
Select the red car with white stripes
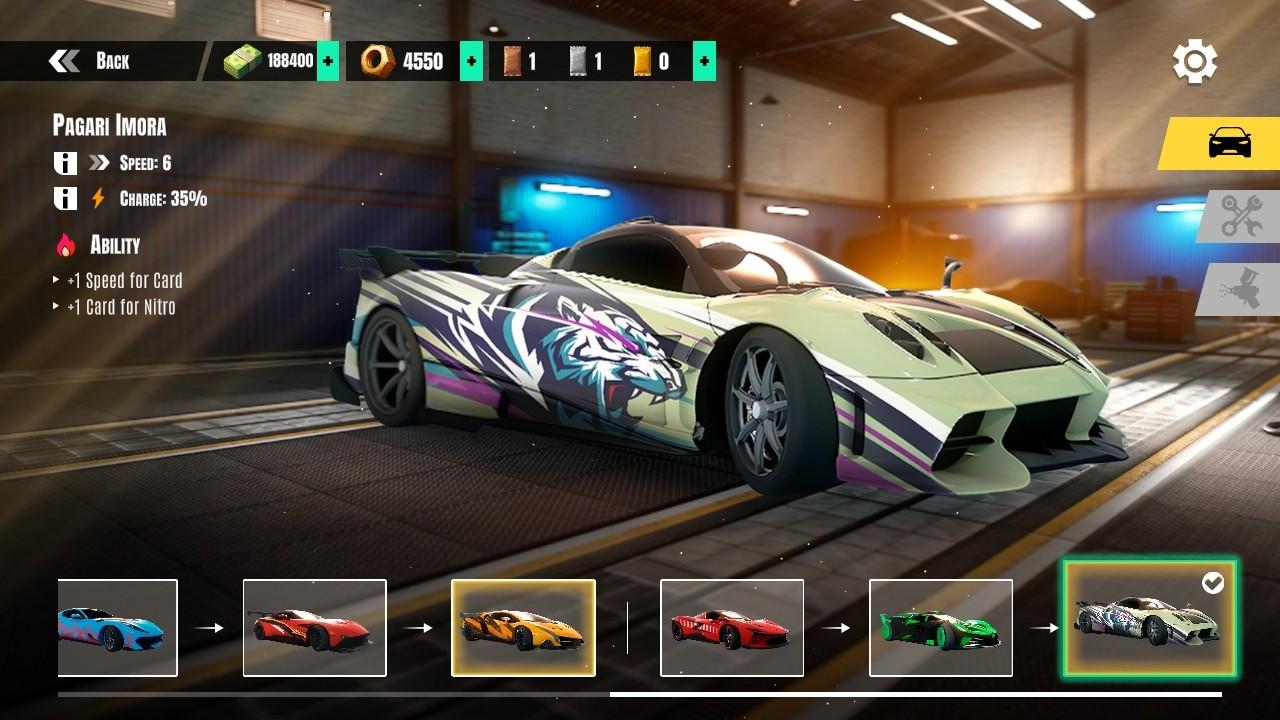[732, 628]
